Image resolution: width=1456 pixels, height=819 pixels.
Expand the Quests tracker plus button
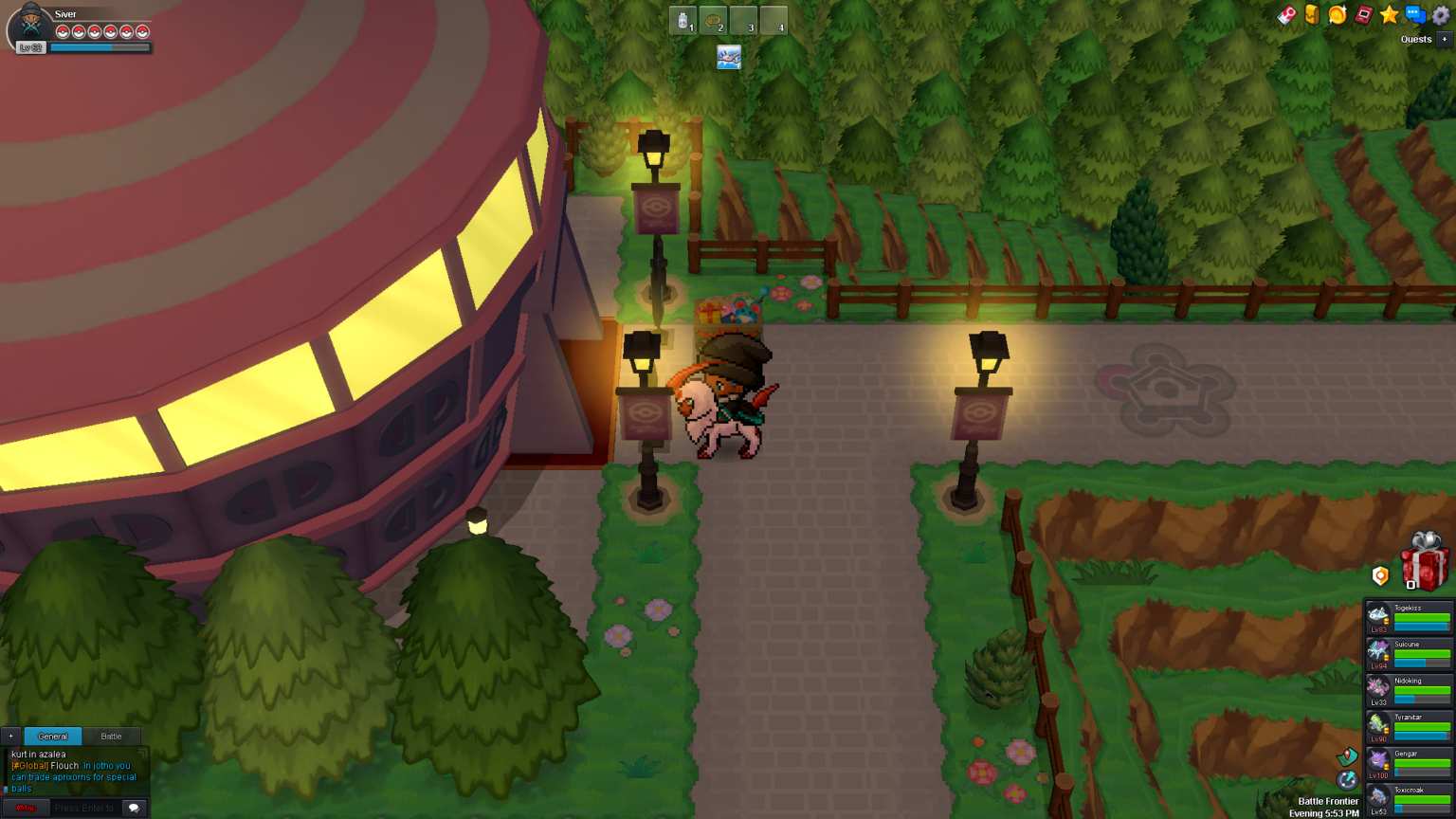pos(1444,39)
